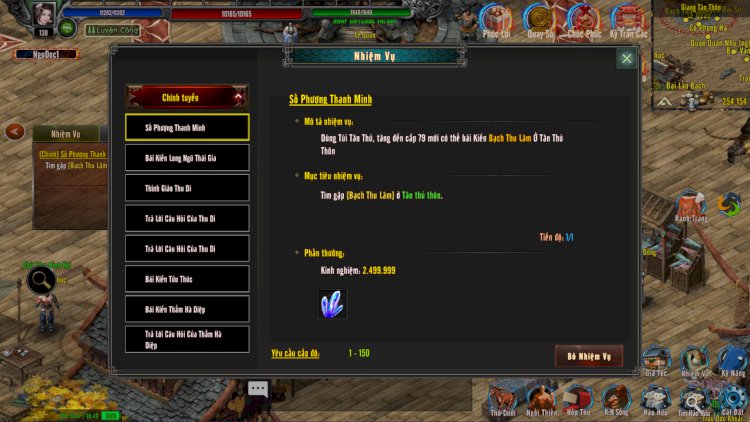View the Bái Kiến Thẩm Hà Diệp quest
750x422 pixels.
click(187, 309)
